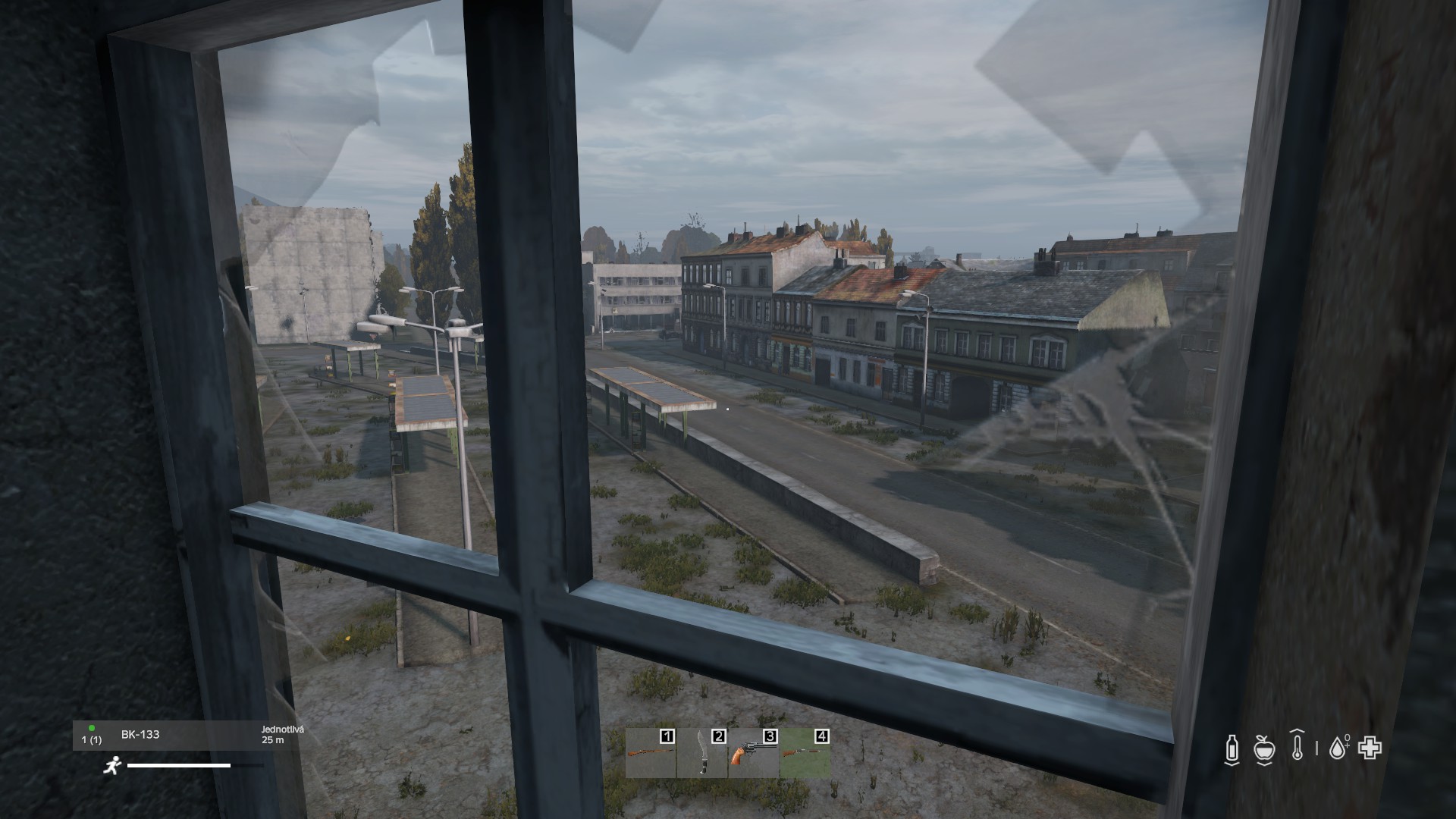Equip the kukri knife from slot 2
1456x819 pixels.
pyautogui.click(x=702, y=753)
